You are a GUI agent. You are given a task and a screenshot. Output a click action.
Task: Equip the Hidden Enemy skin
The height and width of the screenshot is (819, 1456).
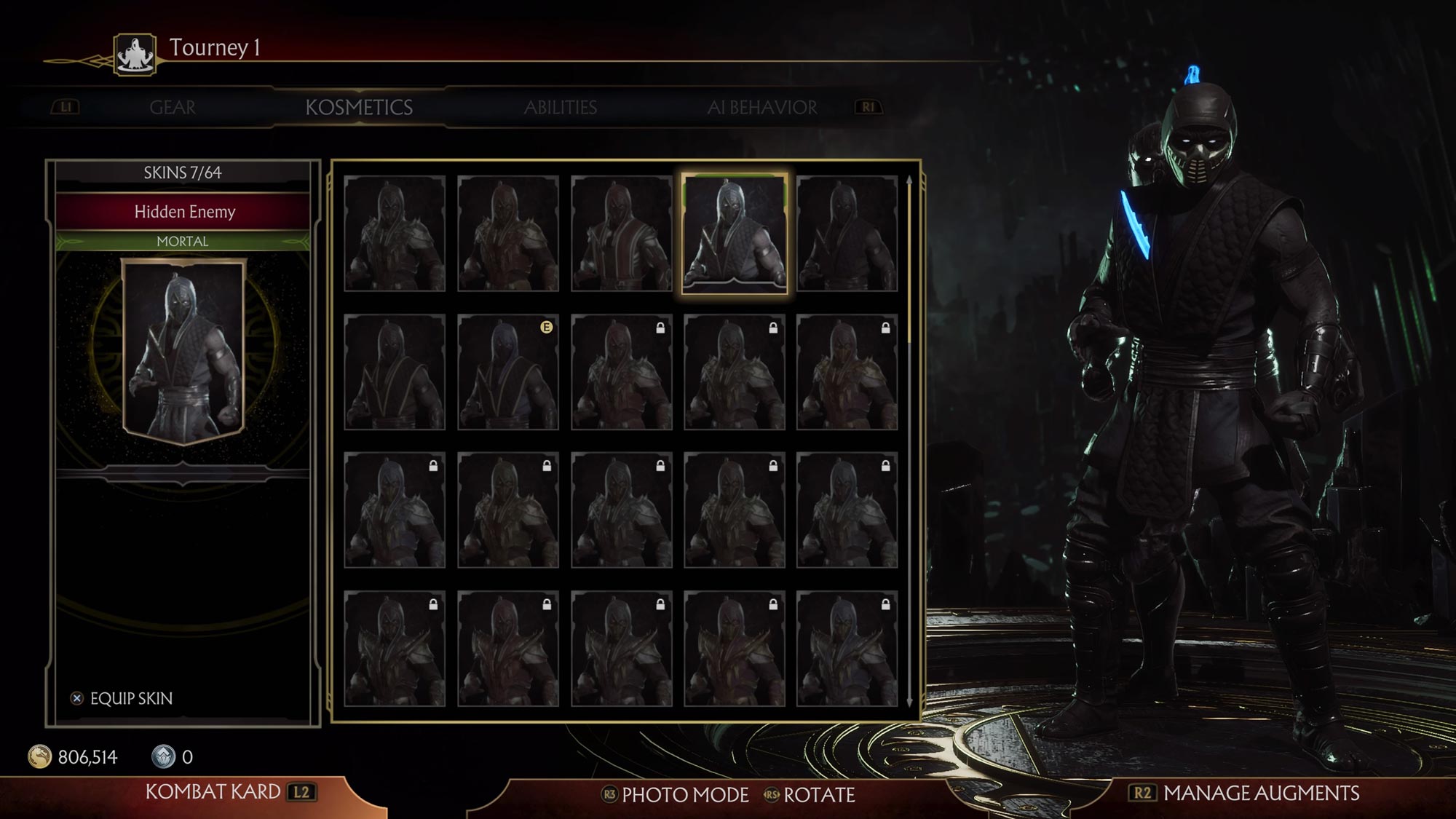(130, 698)
